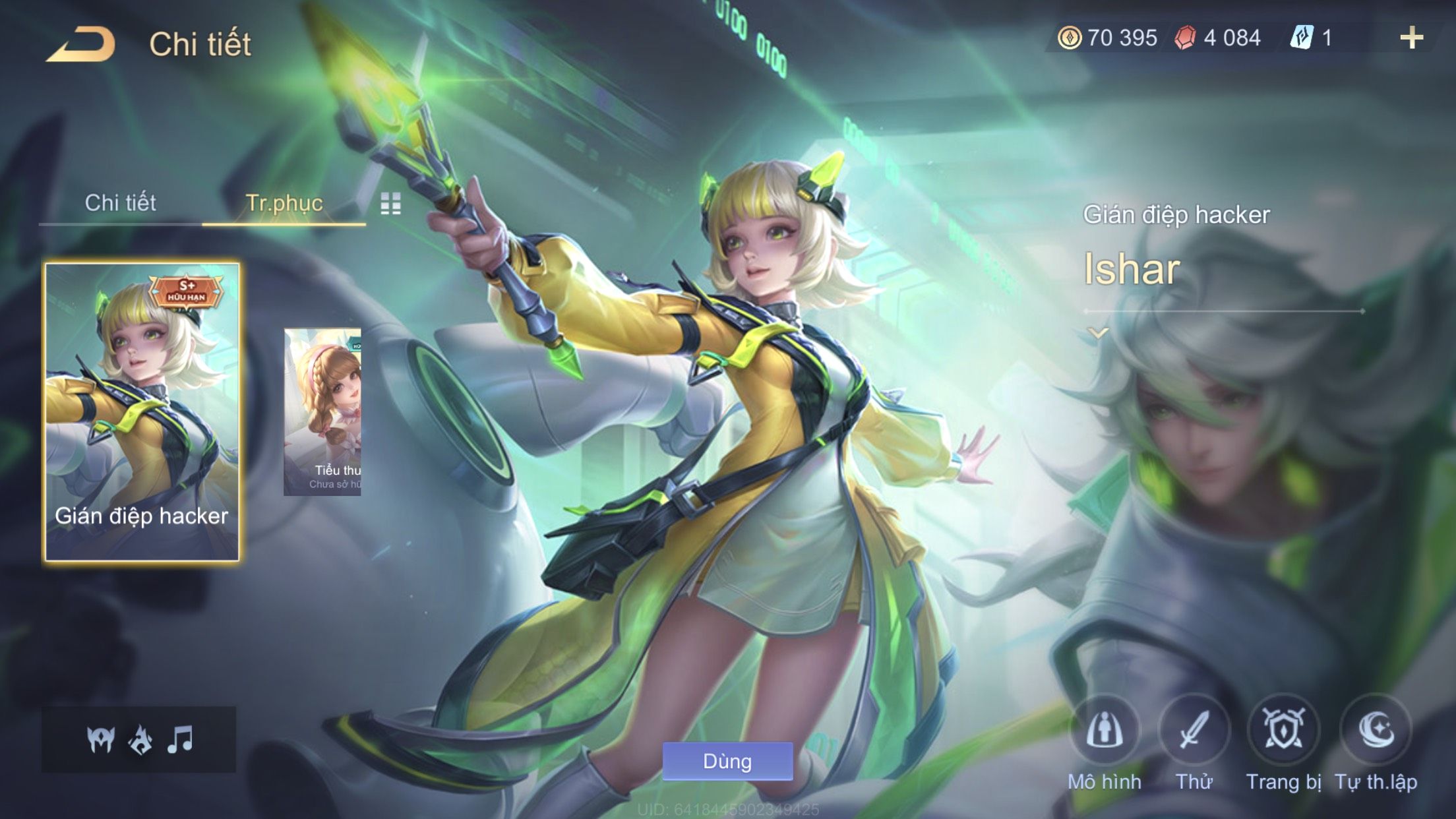Image resolution: width=1456 pixels, height=819 pixels.
Task: Open the Tr.phục skins tab
Action: 284,203
